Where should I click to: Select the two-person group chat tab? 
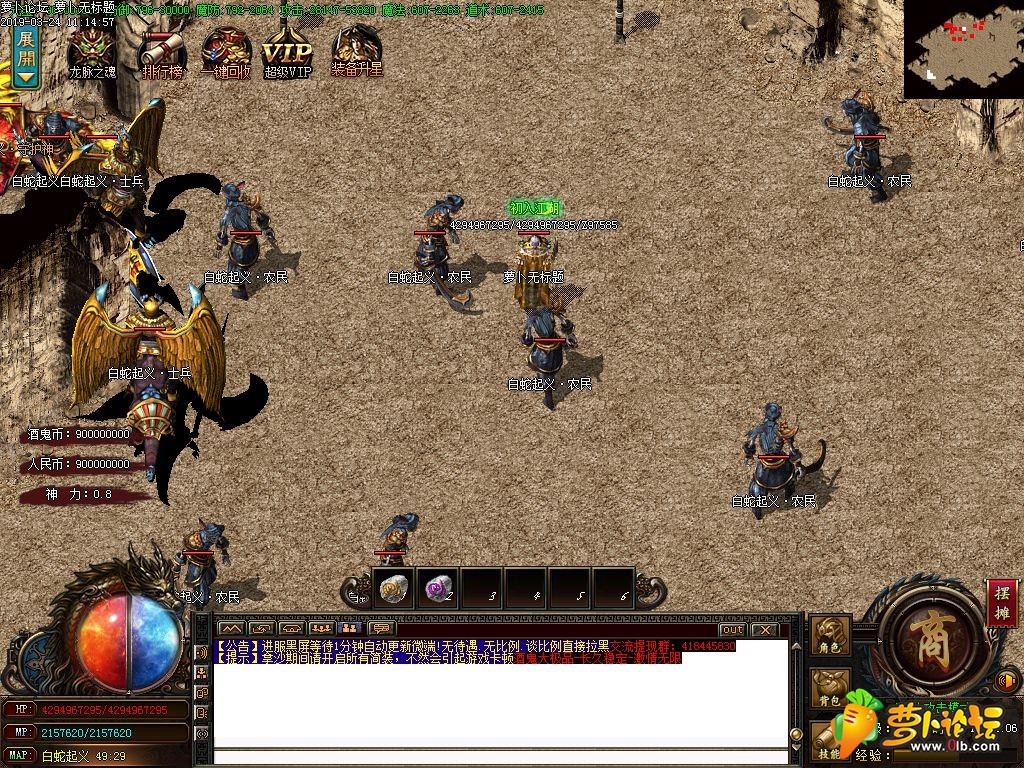point(350,628)
